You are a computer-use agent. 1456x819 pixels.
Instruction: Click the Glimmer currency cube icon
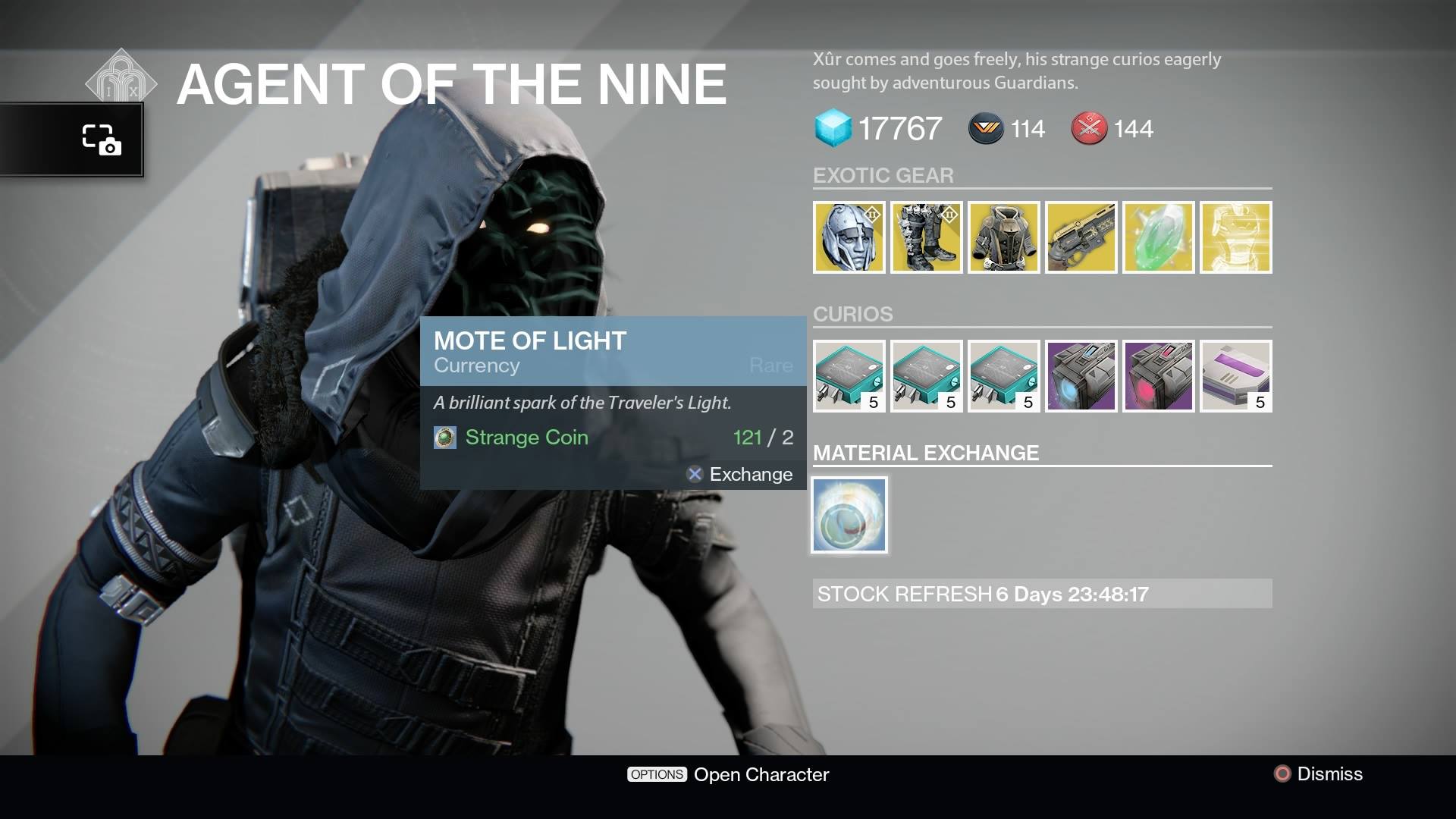(x=831, y=128)
